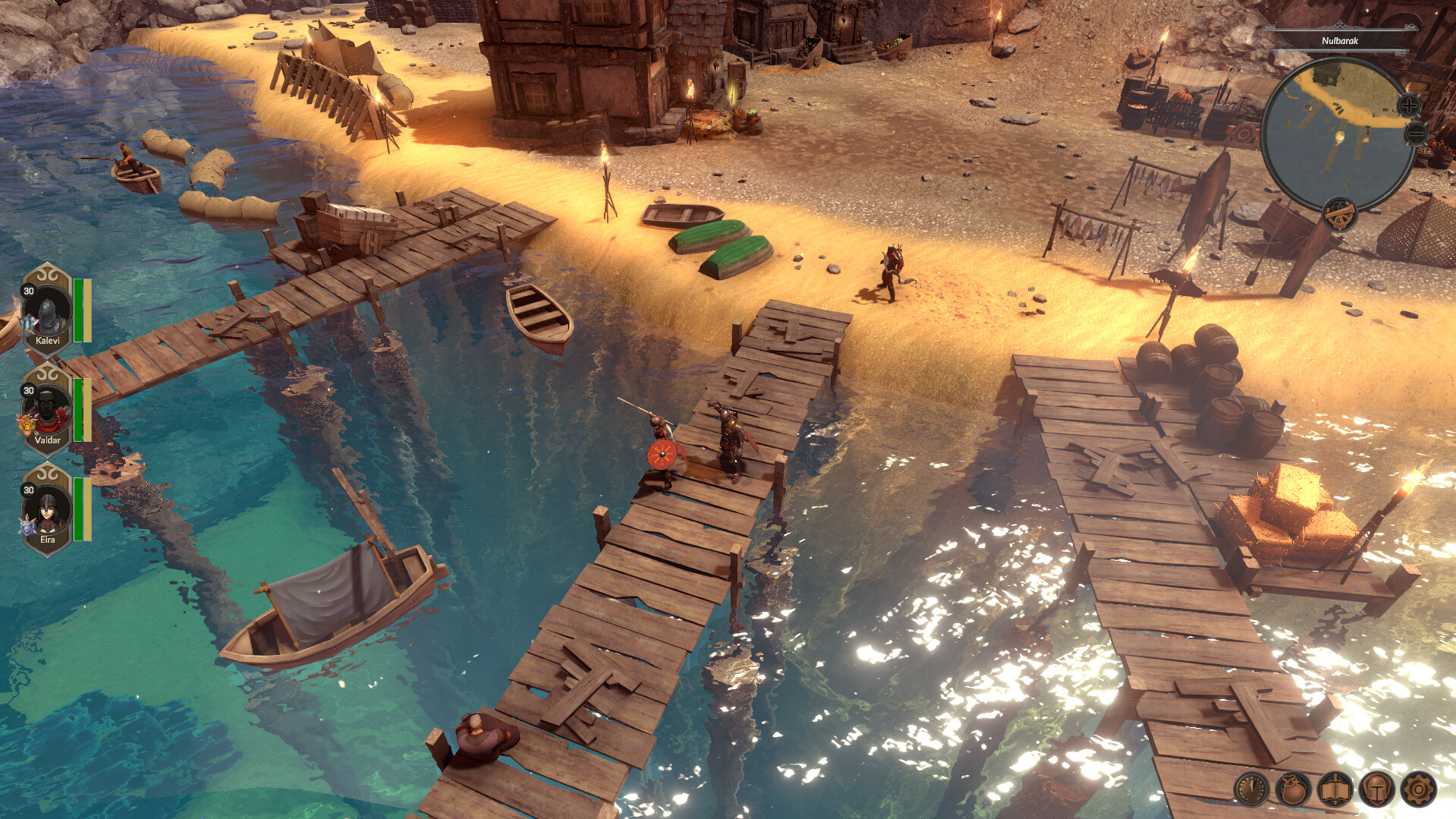Open the runic dial menu icon
1456x819 pixels.
[x=1253, y=789]
